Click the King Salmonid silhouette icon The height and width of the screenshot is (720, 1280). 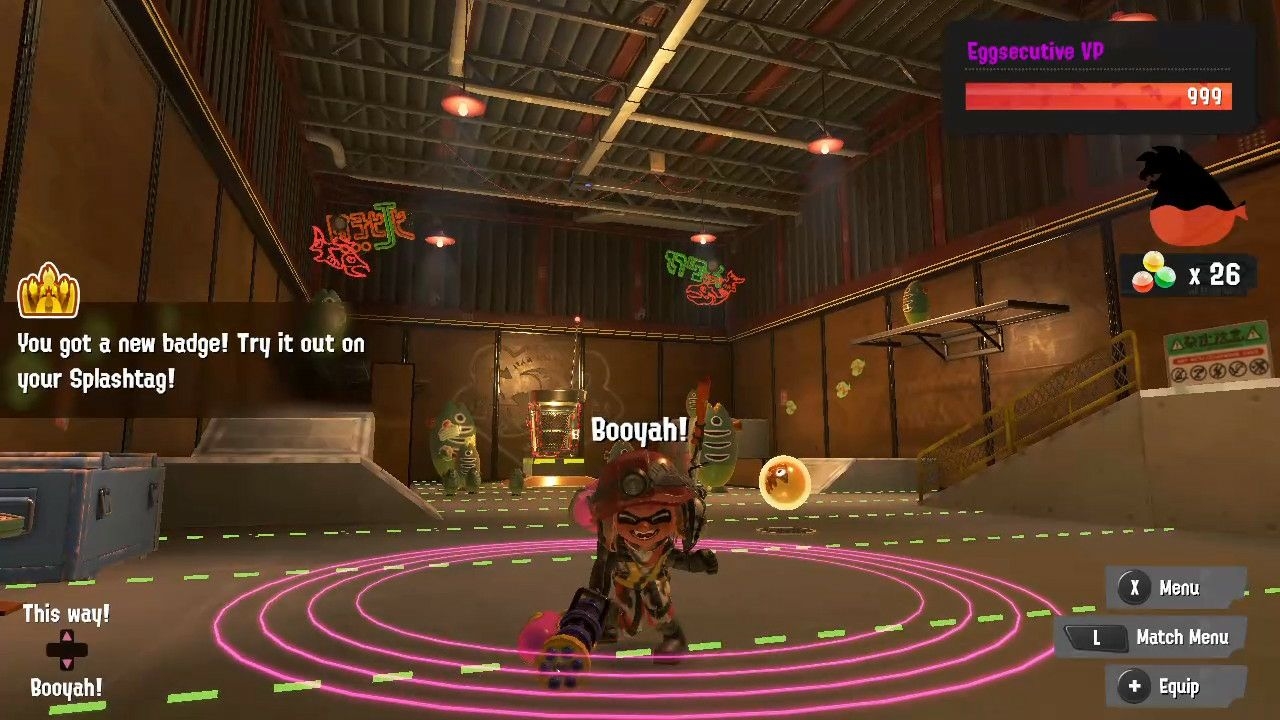(1191, 194)
